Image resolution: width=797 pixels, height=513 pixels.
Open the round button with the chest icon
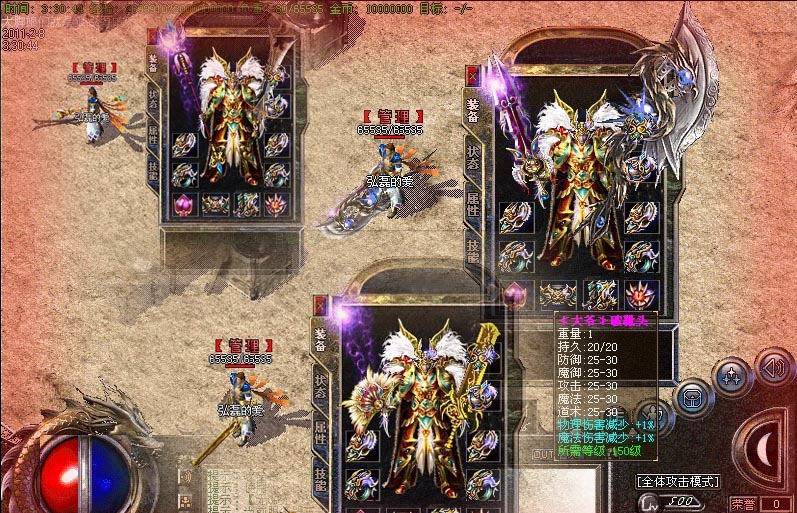click(x=691, y=397)
